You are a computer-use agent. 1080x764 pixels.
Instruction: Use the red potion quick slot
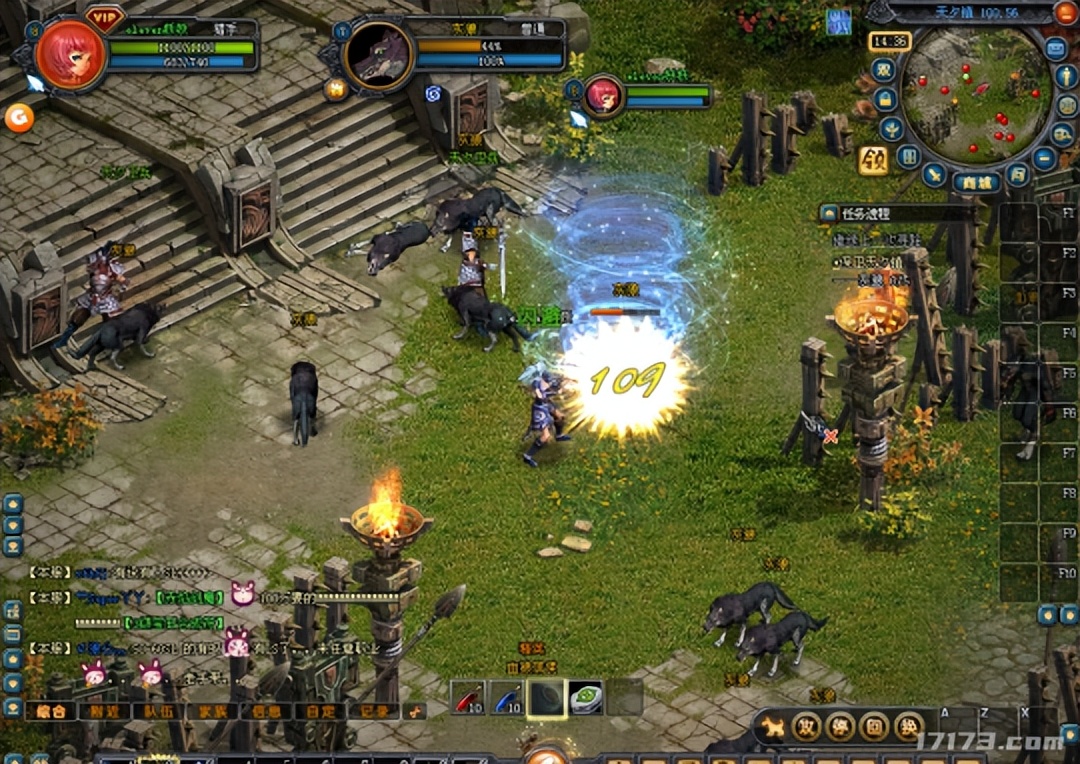tap(467, 698)
